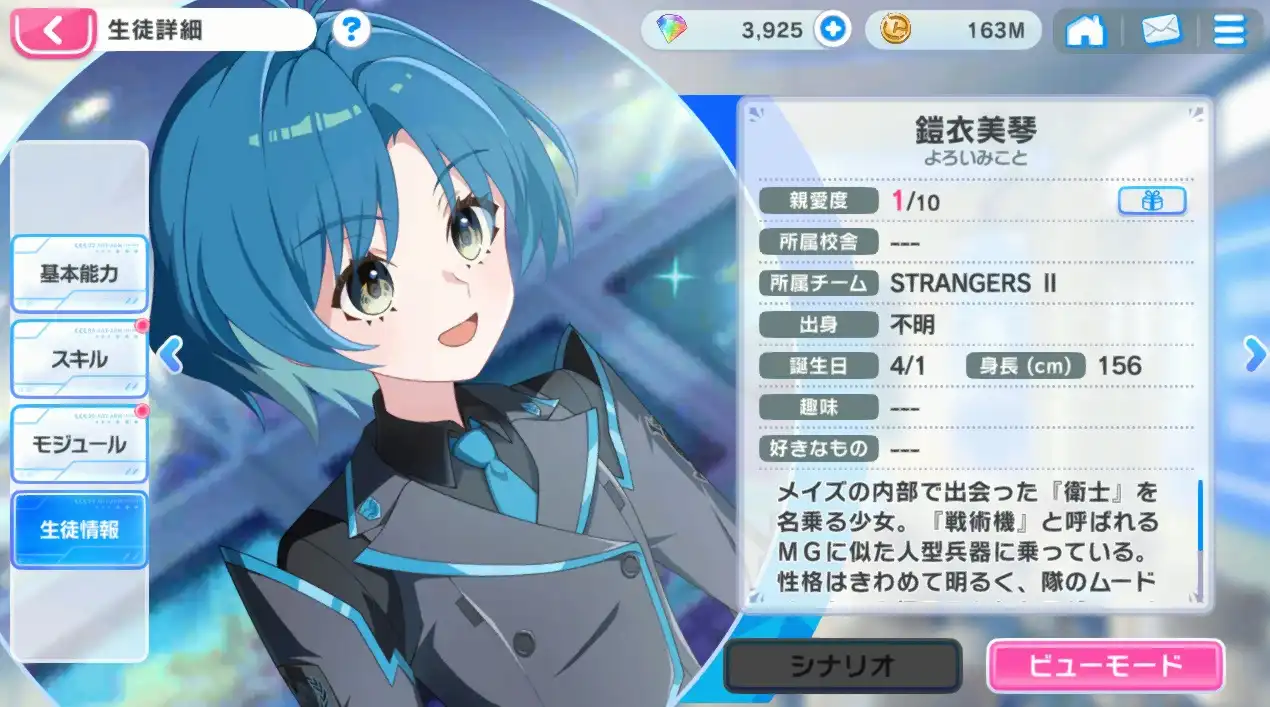The image size is (1270, 707).
Task: Enter ビューモード view mode
Action: [1105, 665]
